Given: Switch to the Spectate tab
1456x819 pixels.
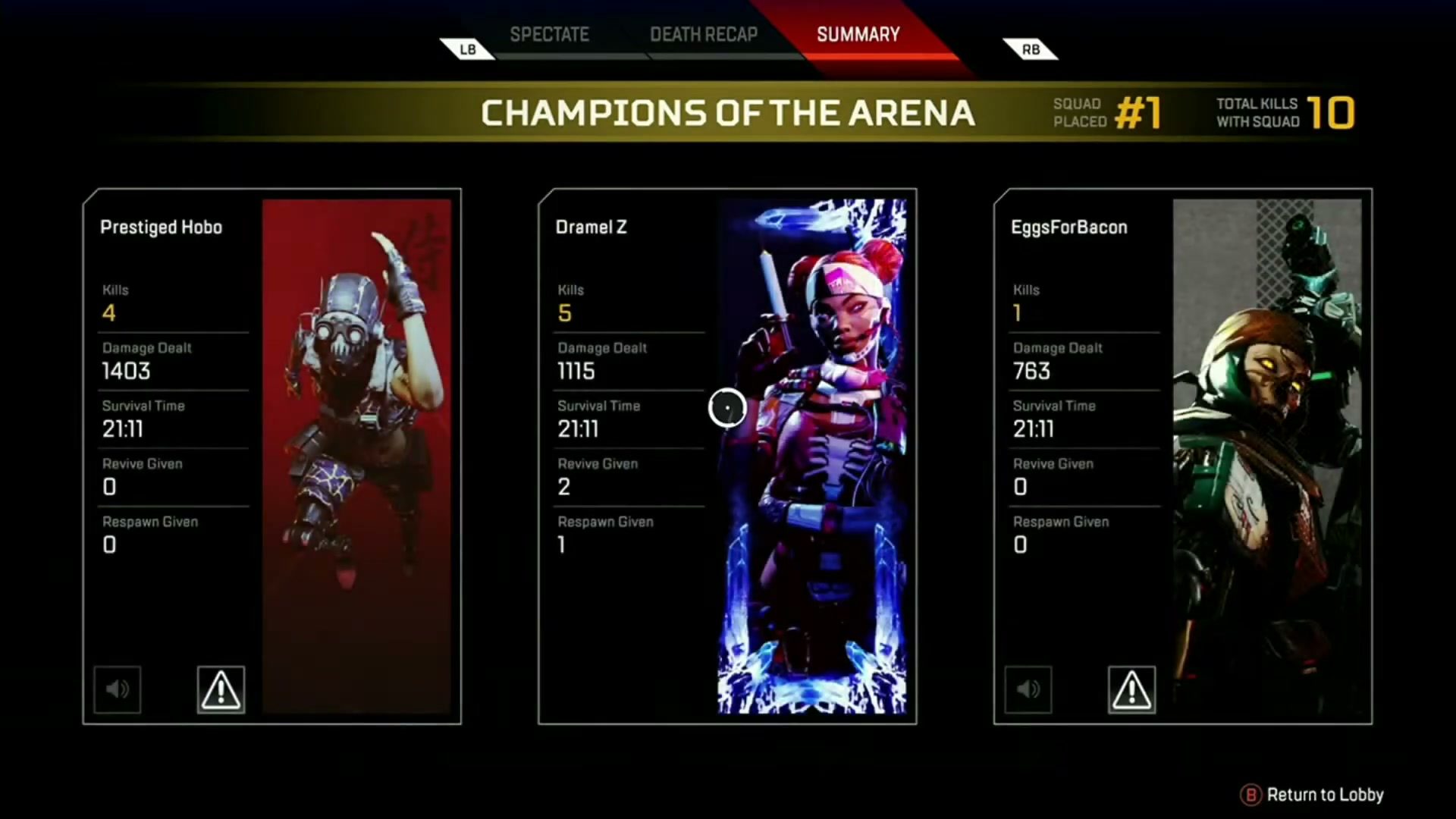Looking at the screenshot, I should click(549, 35).
